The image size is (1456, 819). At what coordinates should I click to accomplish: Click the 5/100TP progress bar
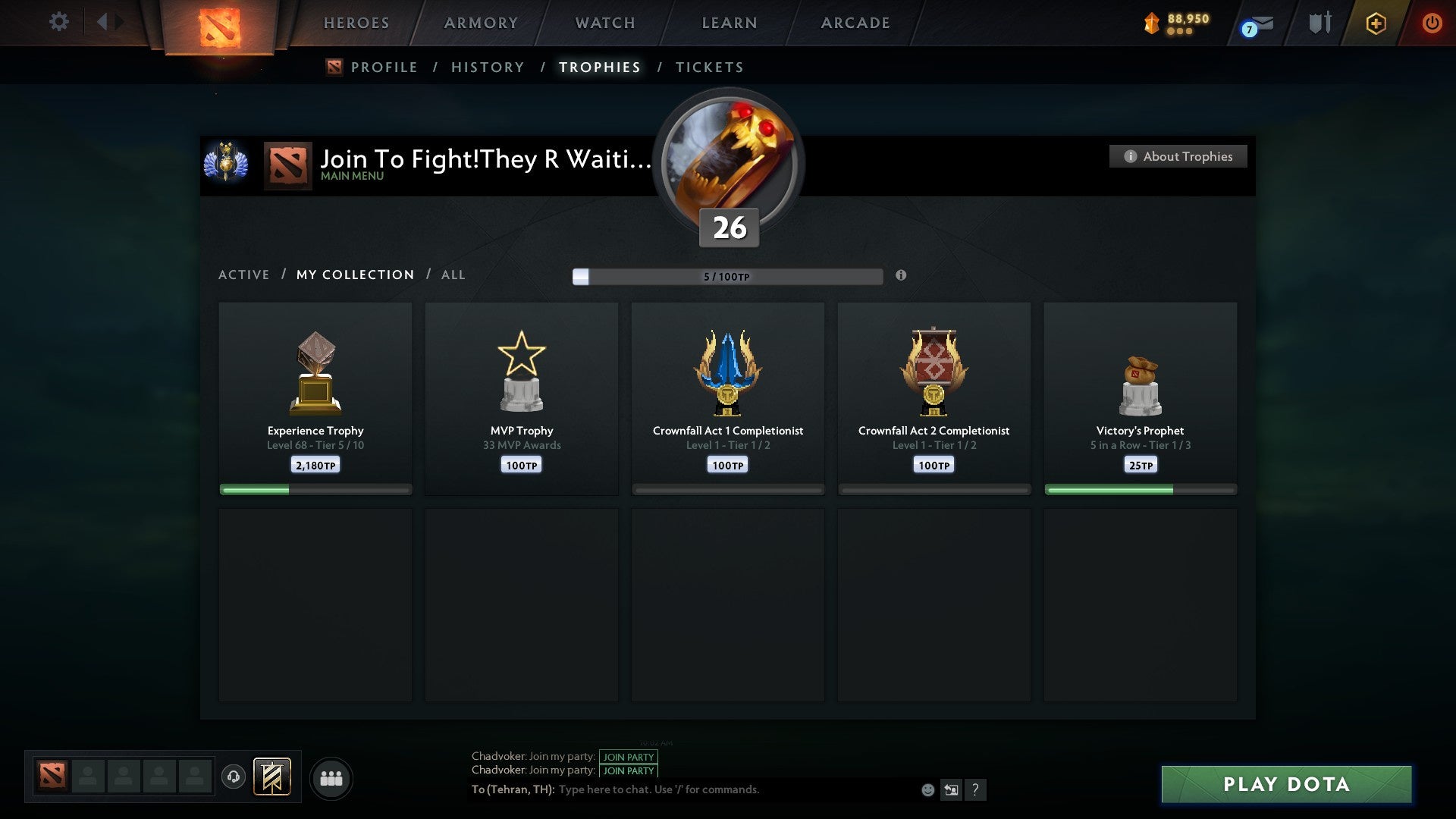coord(726,276)
